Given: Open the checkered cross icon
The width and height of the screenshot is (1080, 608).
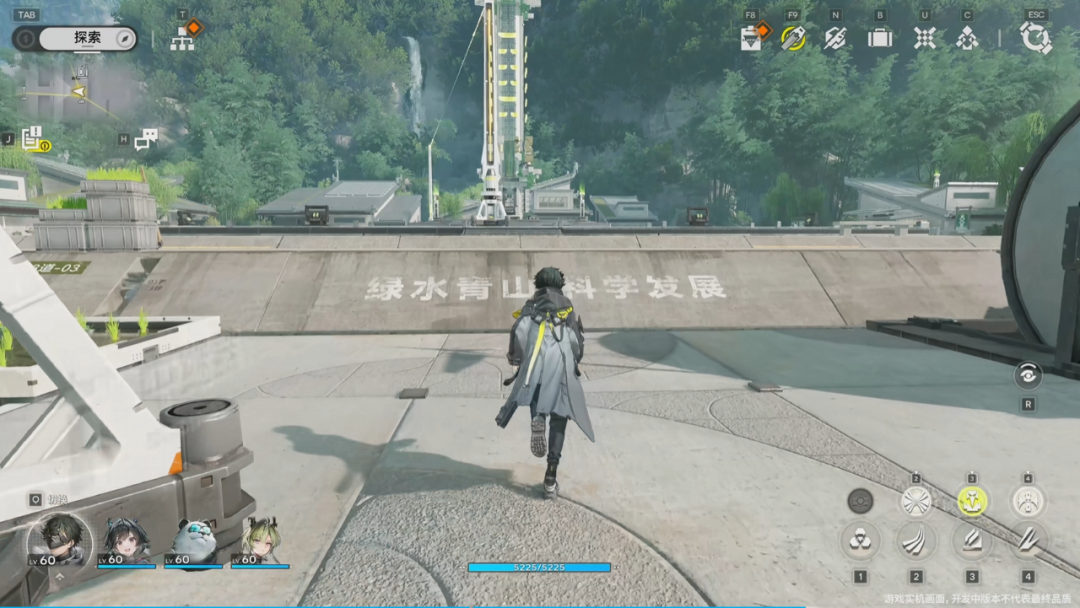Looking at the screenshot, I should (925, 38).
